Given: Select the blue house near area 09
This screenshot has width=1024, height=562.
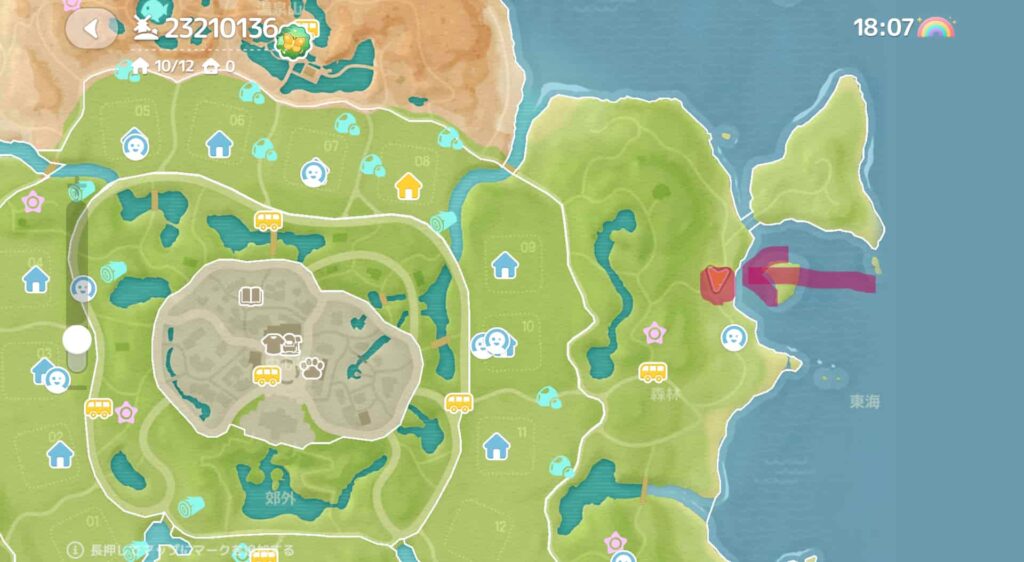Looking at the screenshot, I should coord(505,265).
